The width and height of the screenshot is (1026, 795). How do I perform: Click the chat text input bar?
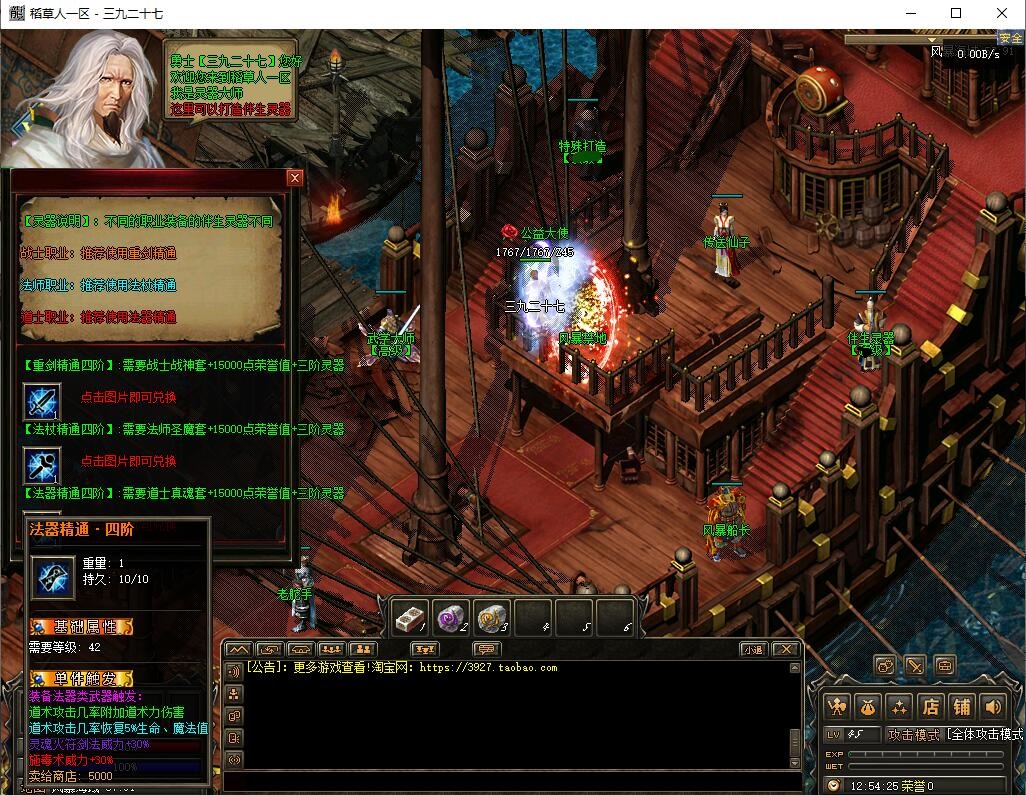(x=510, y=780)
